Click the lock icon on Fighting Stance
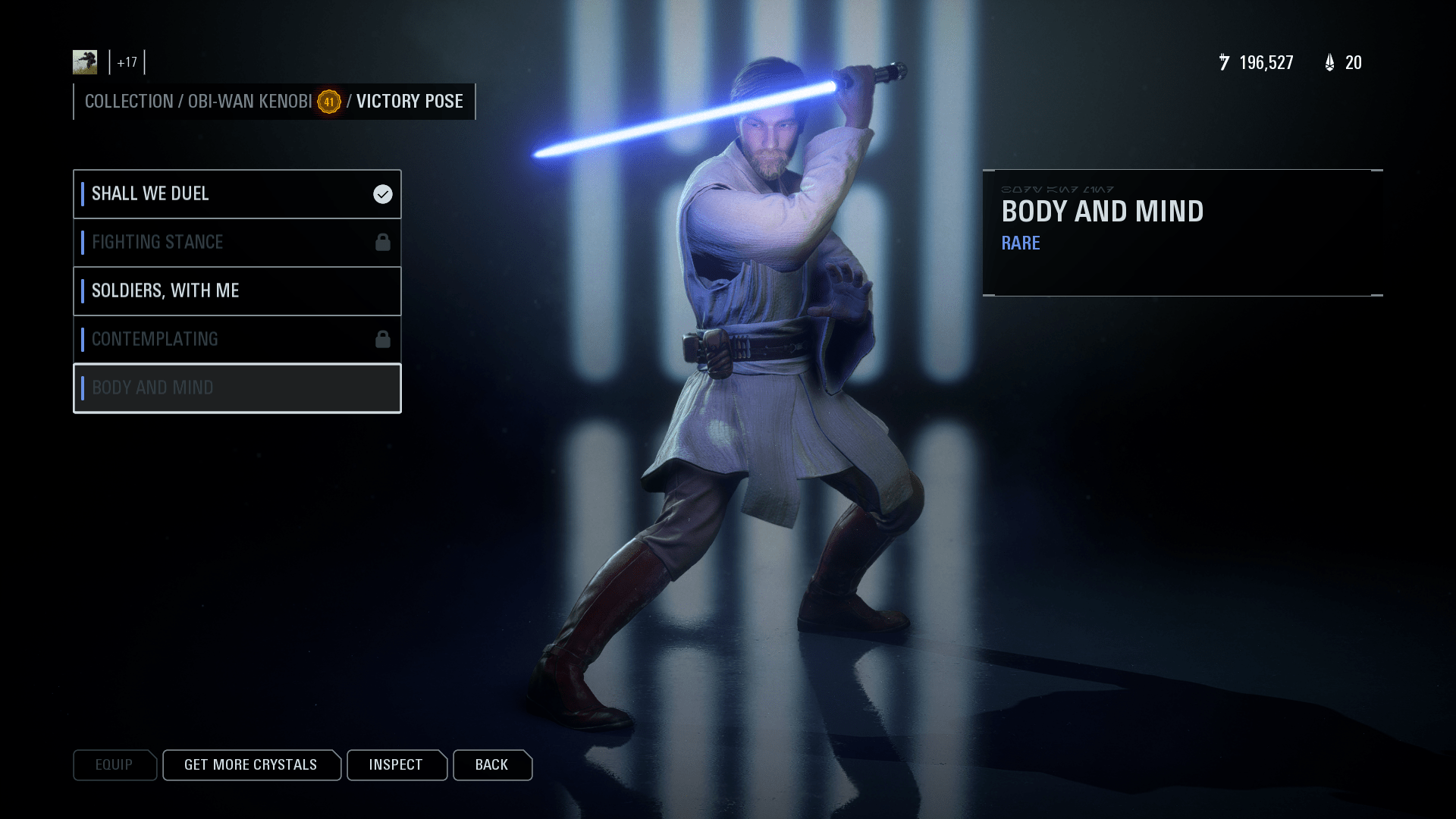This screenshot has height=819, width=1456. [x=383, y=242]
